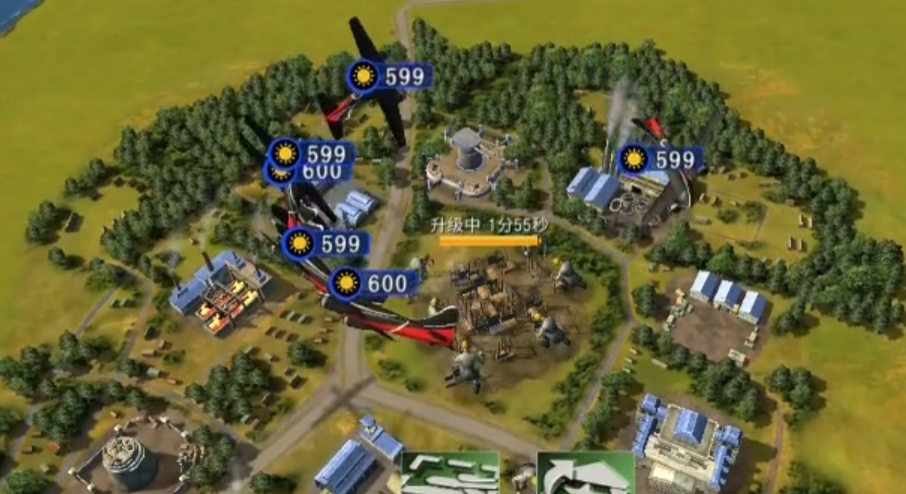Open the green building layout button
Screen dimensions: 906x494
click(450, 474)
